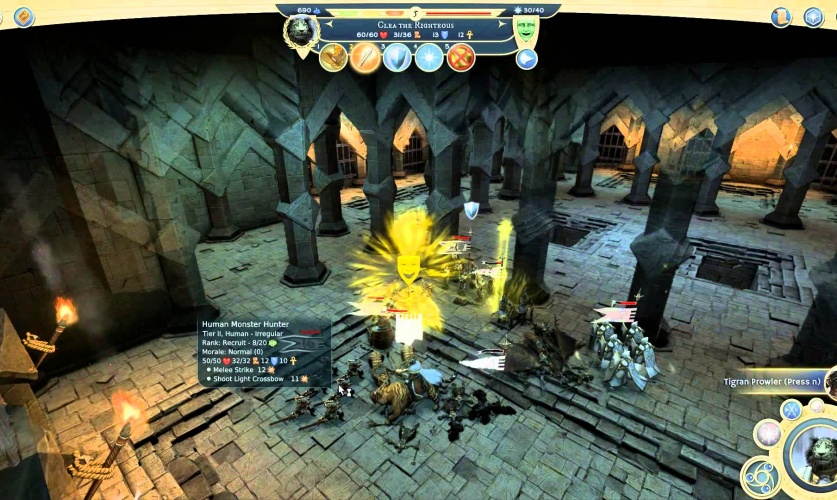Open the blue scroll book icon
The image size is (837, 500).
coord(781,17)
